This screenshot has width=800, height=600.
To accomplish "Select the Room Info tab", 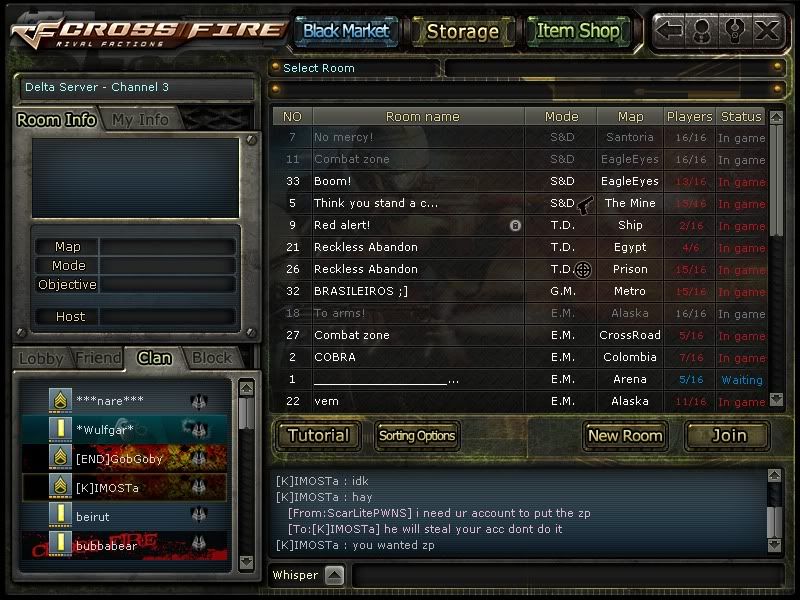I will tap(57, 119).
